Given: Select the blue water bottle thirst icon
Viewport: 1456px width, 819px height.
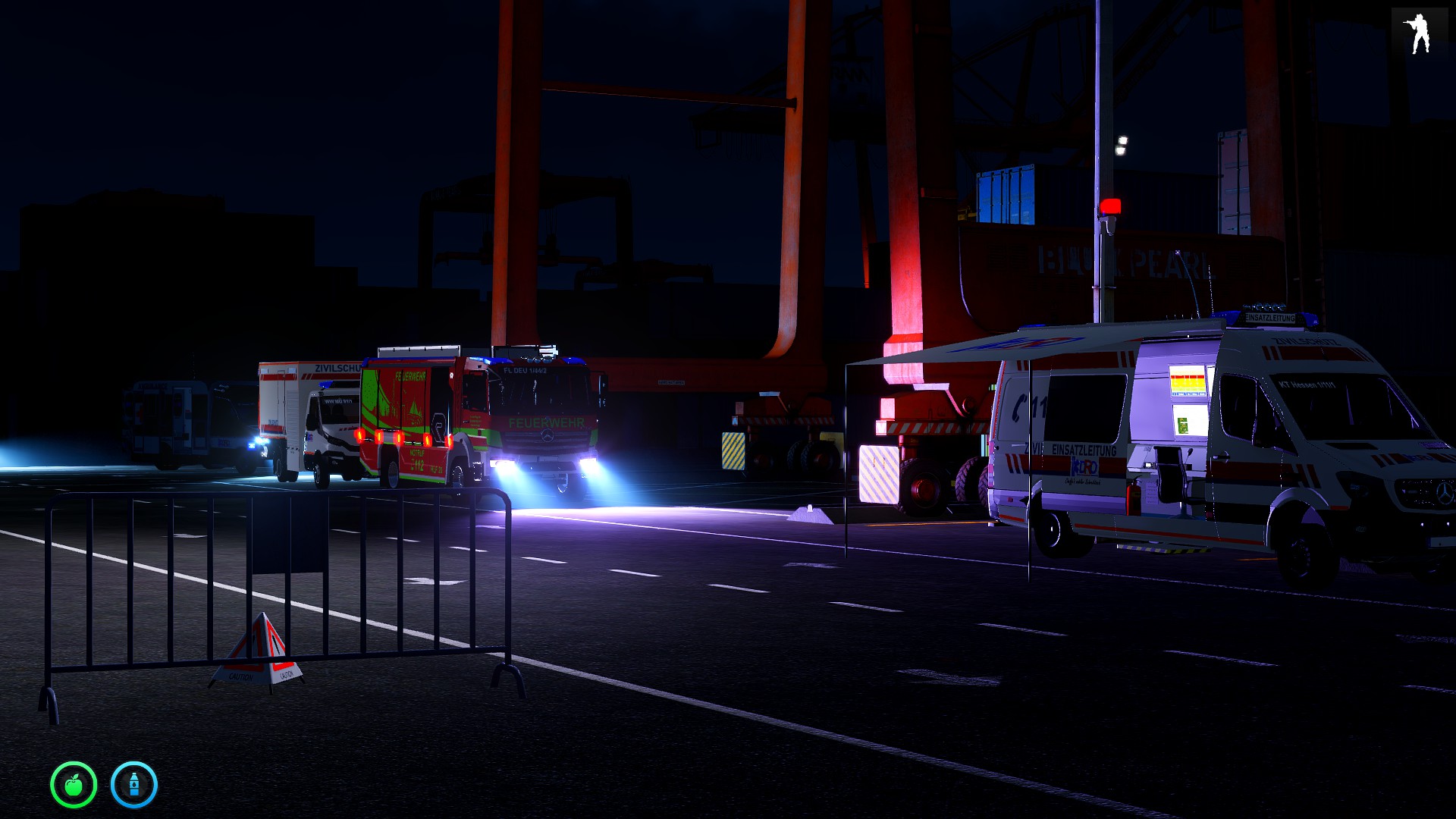Looking at the screenshot, I should (x=134, y=785).
